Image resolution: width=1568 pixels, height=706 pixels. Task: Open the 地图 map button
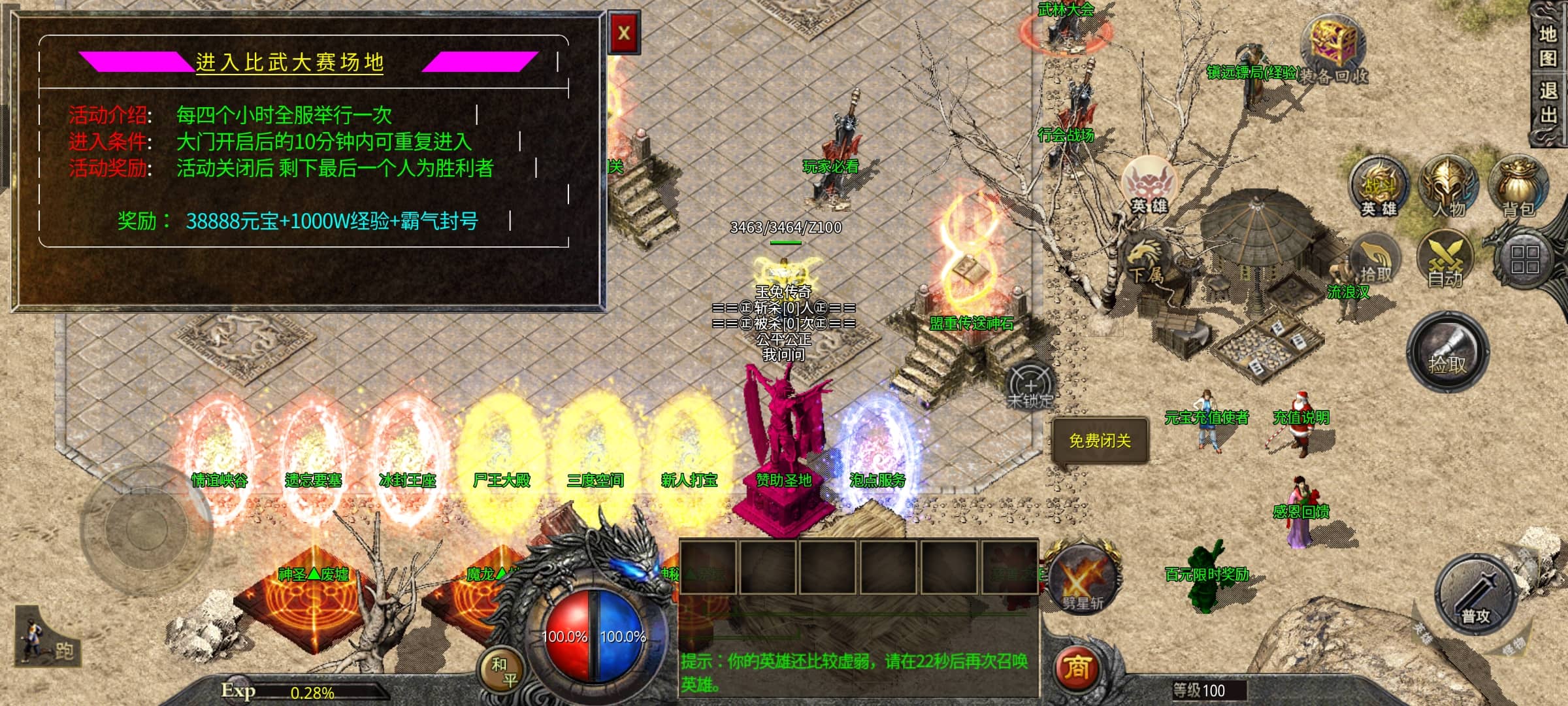(1547, 46)
